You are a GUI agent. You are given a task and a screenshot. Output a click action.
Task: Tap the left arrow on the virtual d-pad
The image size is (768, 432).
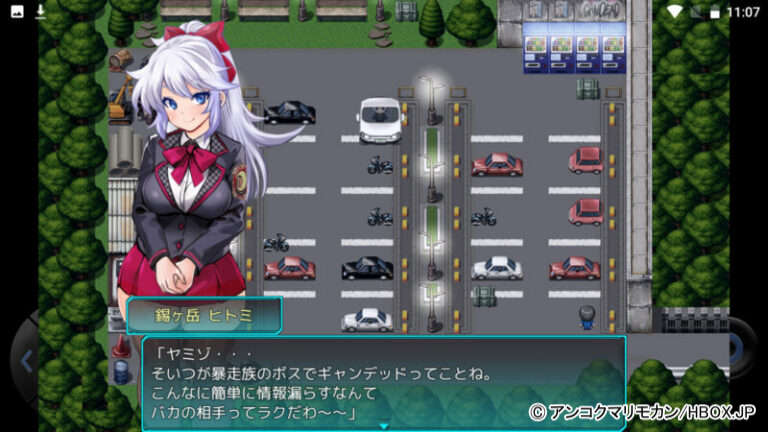(x=27, y=360)
